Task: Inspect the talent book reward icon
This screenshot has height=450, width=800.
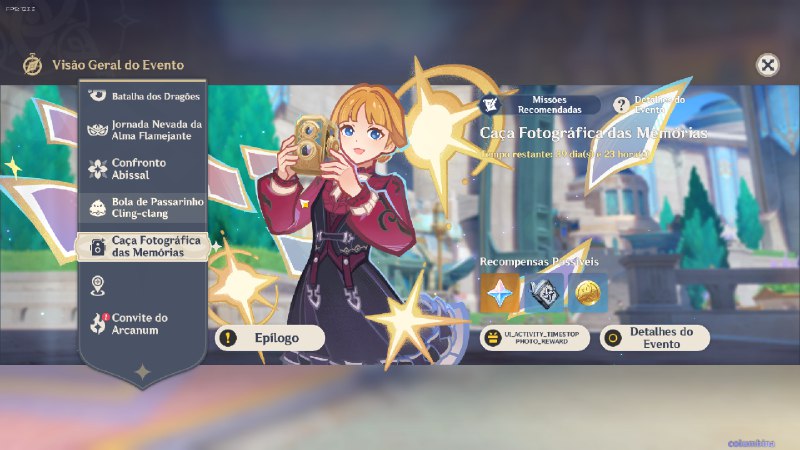Action: 544,293
